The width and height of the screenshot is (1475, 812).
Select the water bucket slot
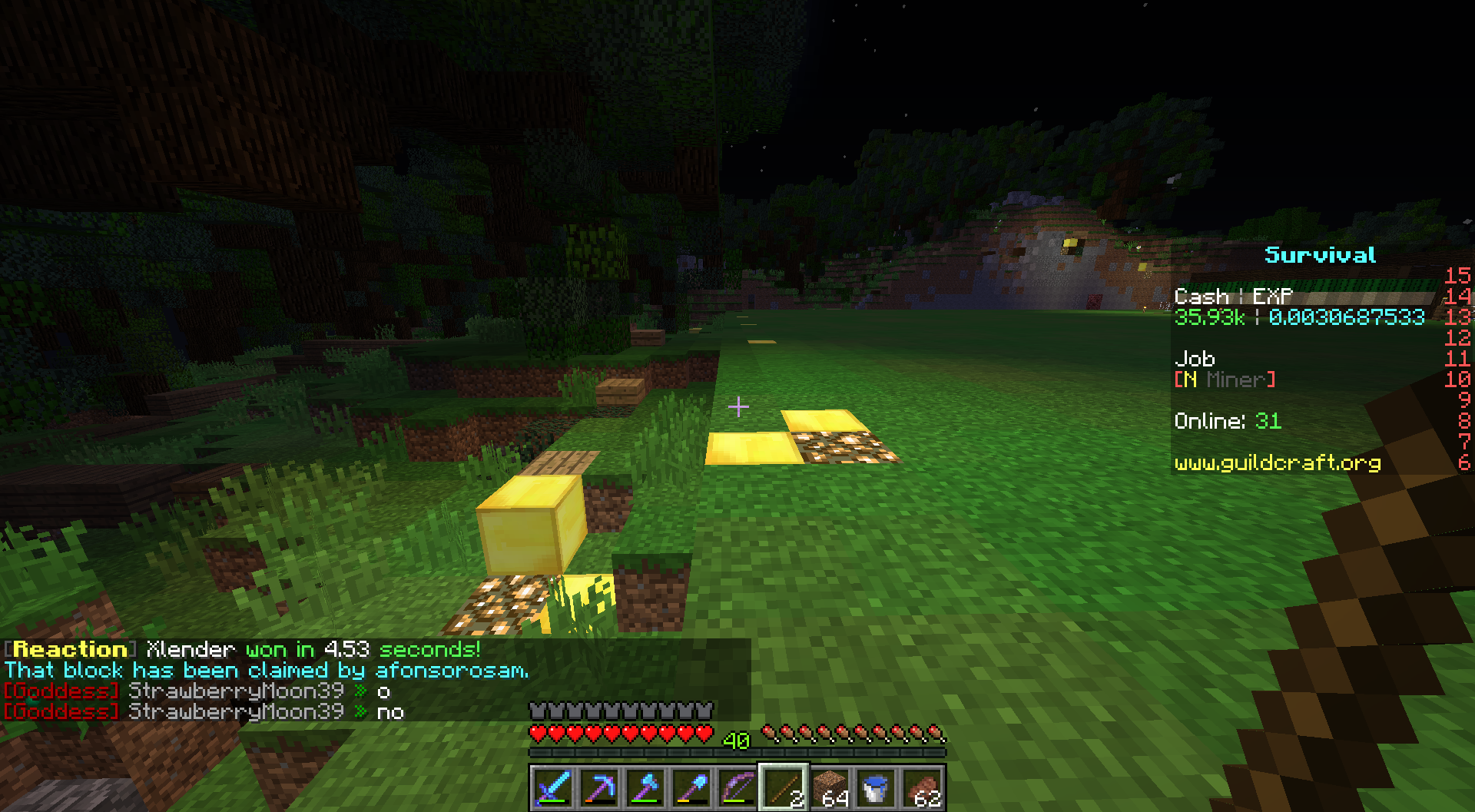point(876,788)
